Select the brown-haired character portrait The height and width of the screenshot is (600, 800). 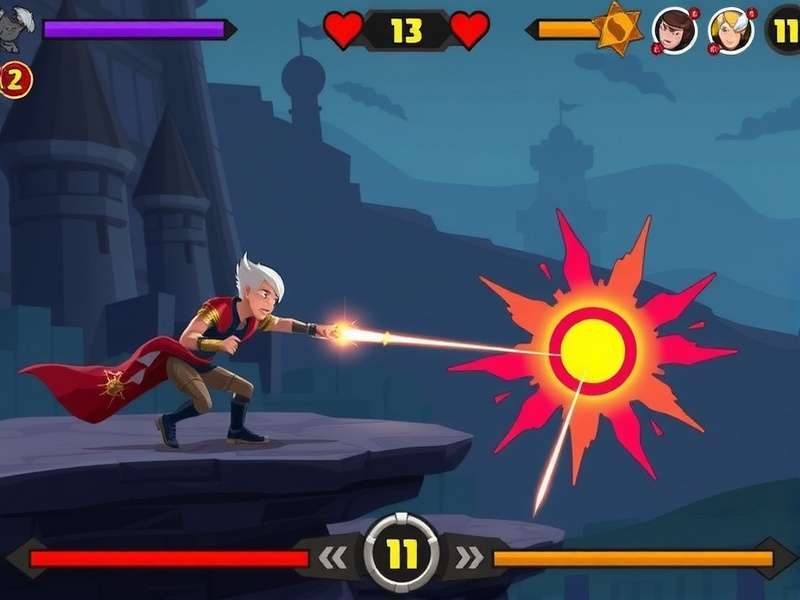tap(675, 30)
